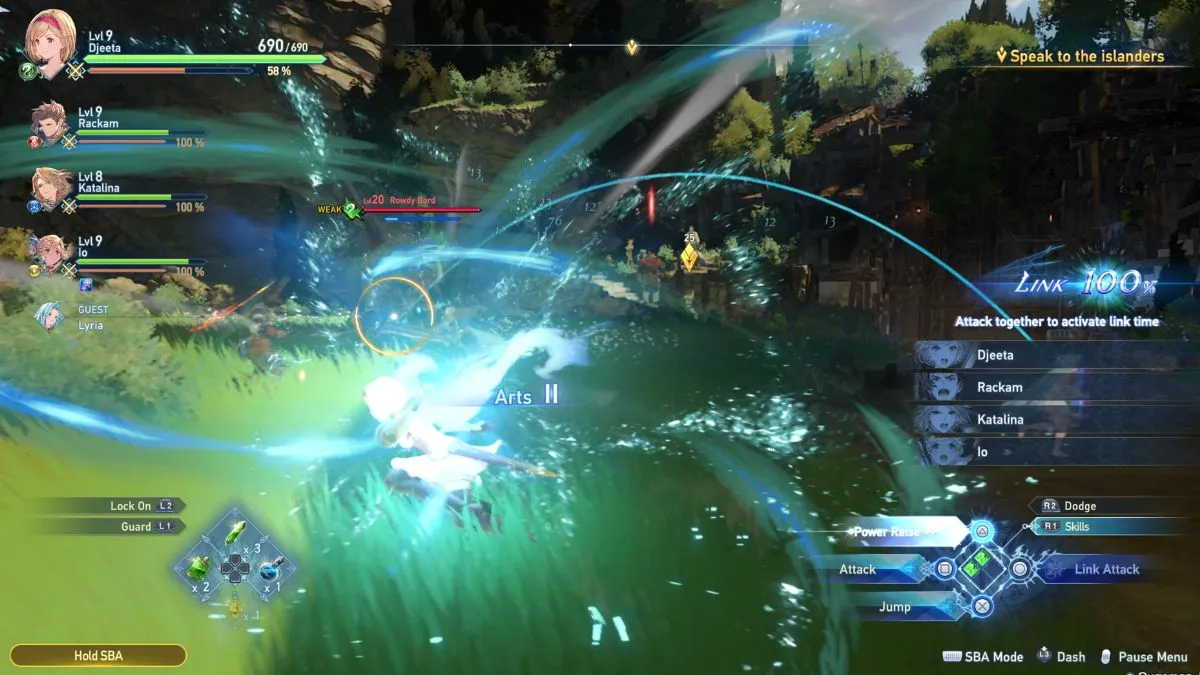Click guest Lyria's portrait
Viewport: 1200px width, 675px height.
tap(50, 317)
